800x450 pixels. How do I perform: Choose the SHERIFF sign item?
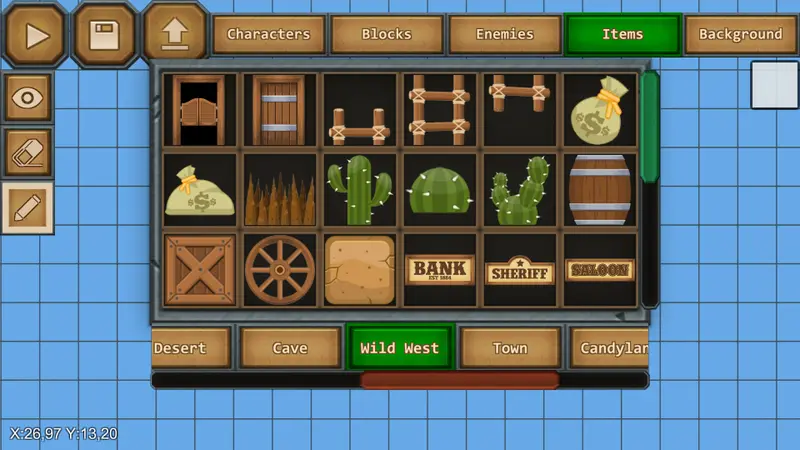[519, 271]
